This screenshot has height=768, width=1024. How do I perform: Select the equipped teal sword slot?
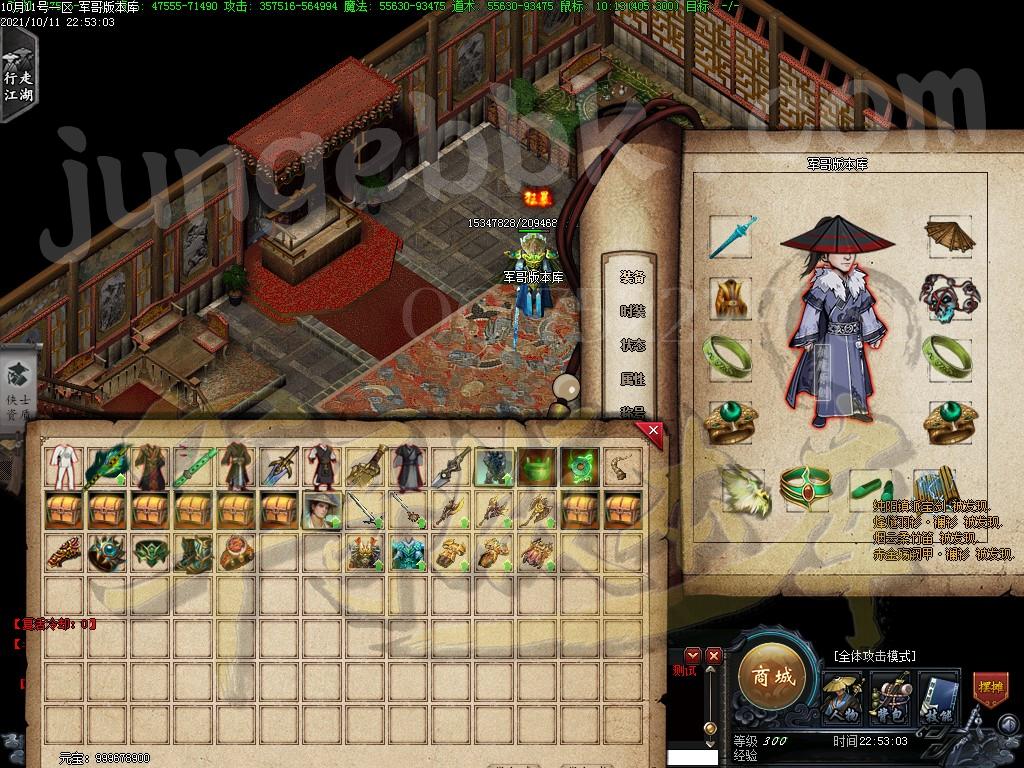(x=731, y=237)
